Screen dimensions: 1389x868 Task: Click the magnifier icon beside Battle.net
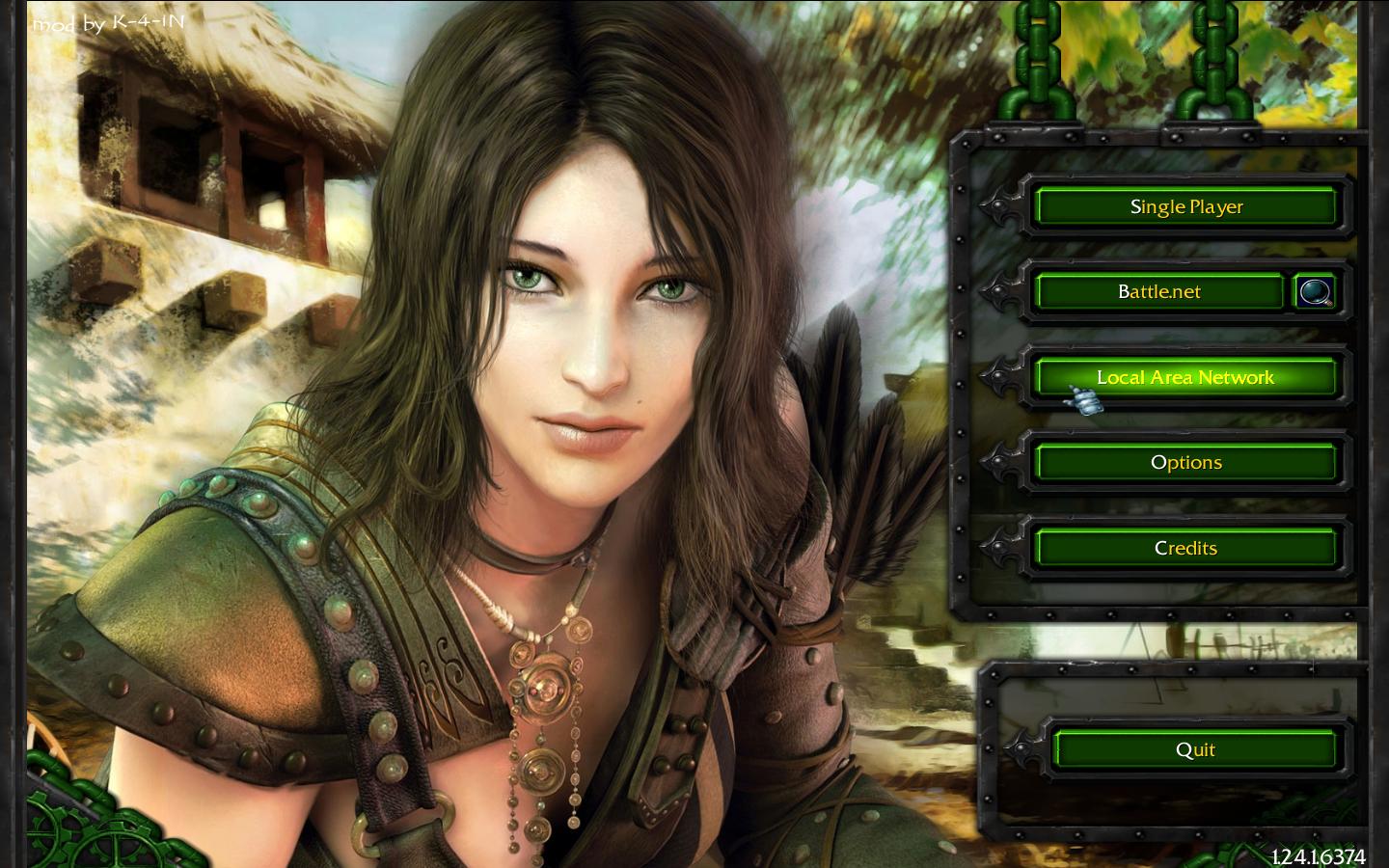pyautogui.click(x=1315, y=291)
